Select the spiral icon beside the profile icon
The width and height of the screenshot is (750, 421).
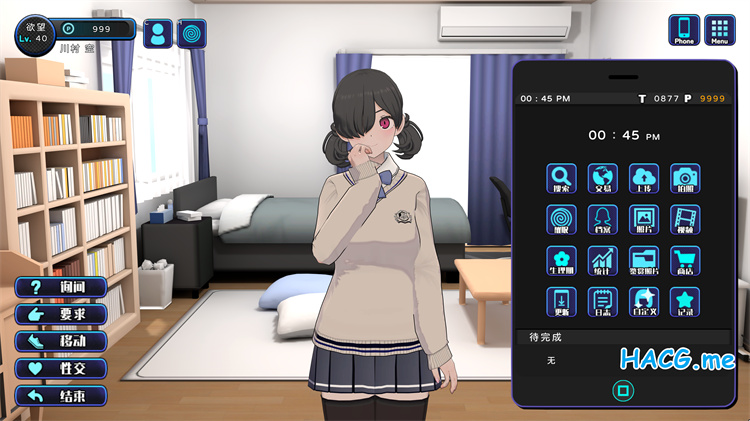[x=192, y=34]
